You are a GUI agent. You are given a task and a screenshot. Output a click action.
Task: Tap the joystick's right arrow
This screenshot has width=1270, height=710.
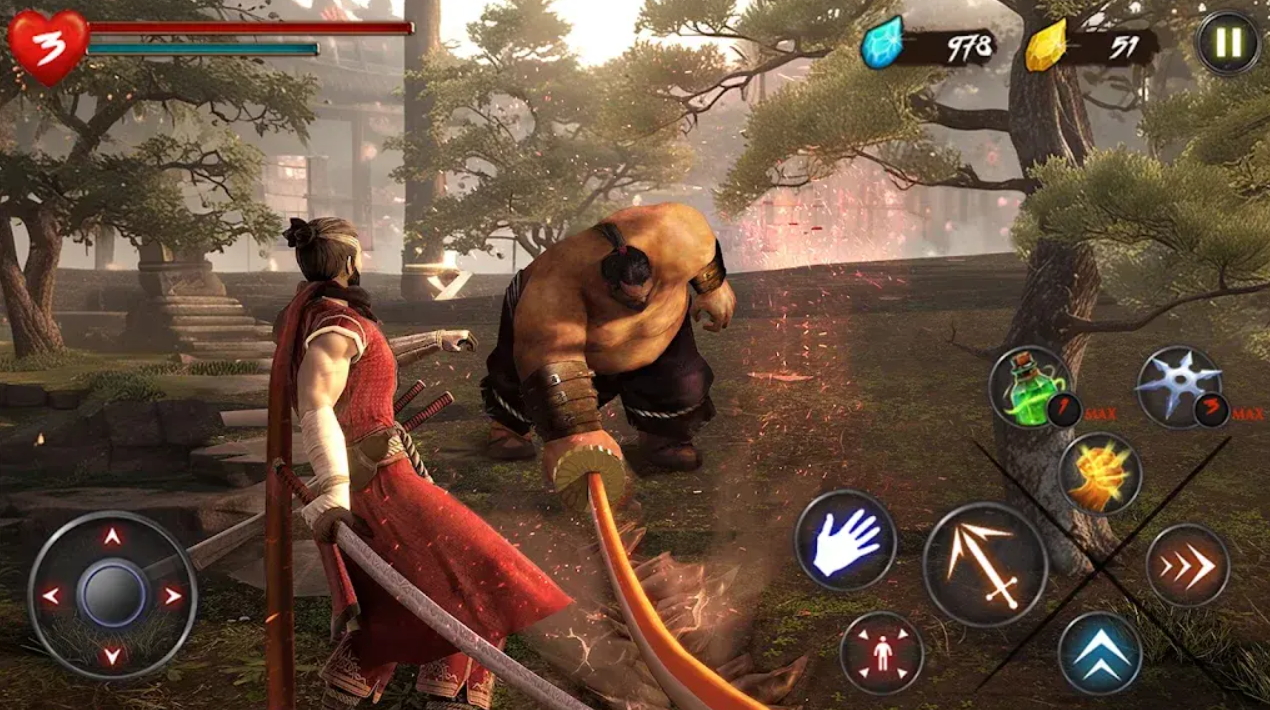click(173, 596)
